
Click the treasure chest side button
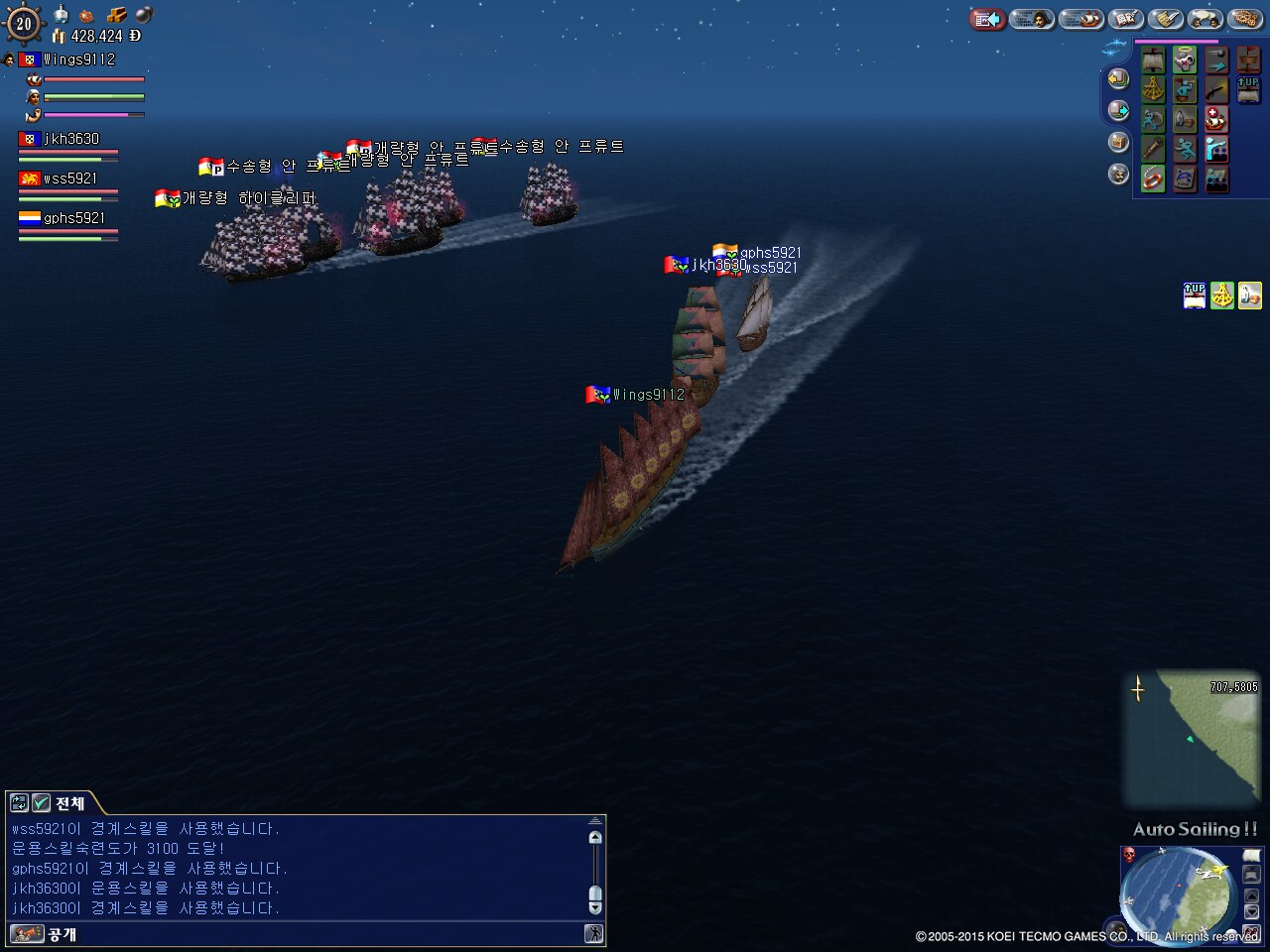1118,142
